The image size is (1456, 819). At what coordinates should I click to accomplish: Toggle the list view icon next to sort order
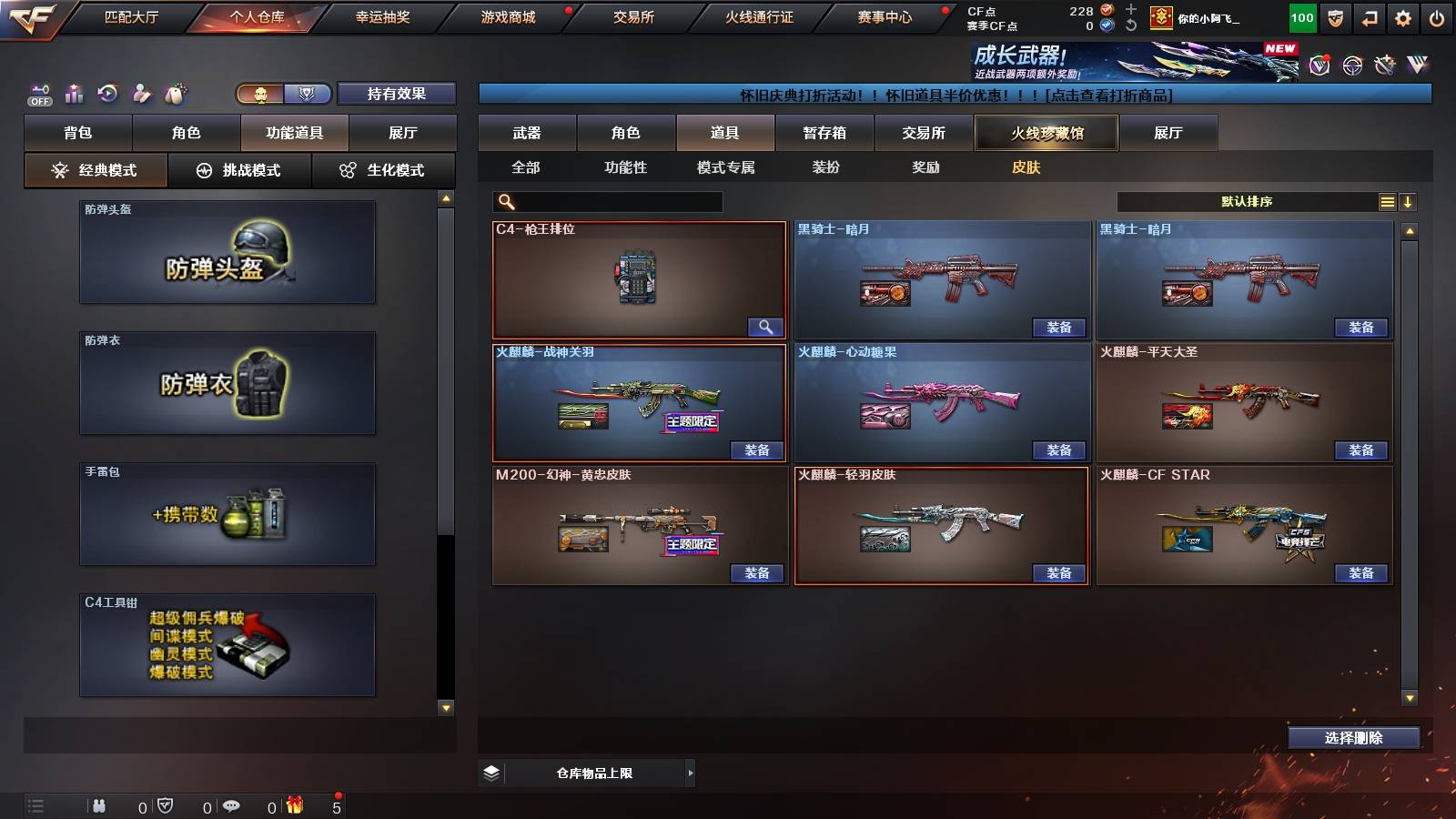pyautogui.click(x=1387, y=201)
